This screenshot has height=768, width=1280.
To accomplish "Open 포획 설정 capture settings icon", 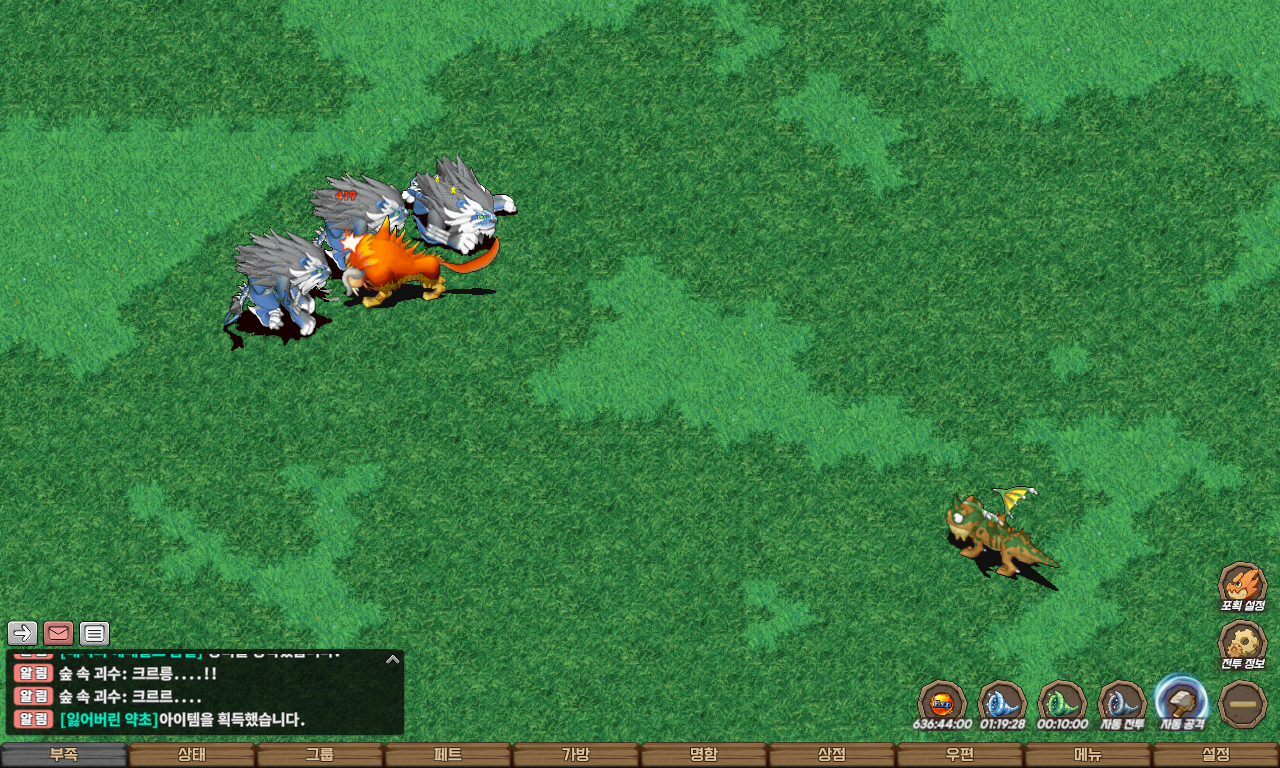I will click(x=1242, y=585).
